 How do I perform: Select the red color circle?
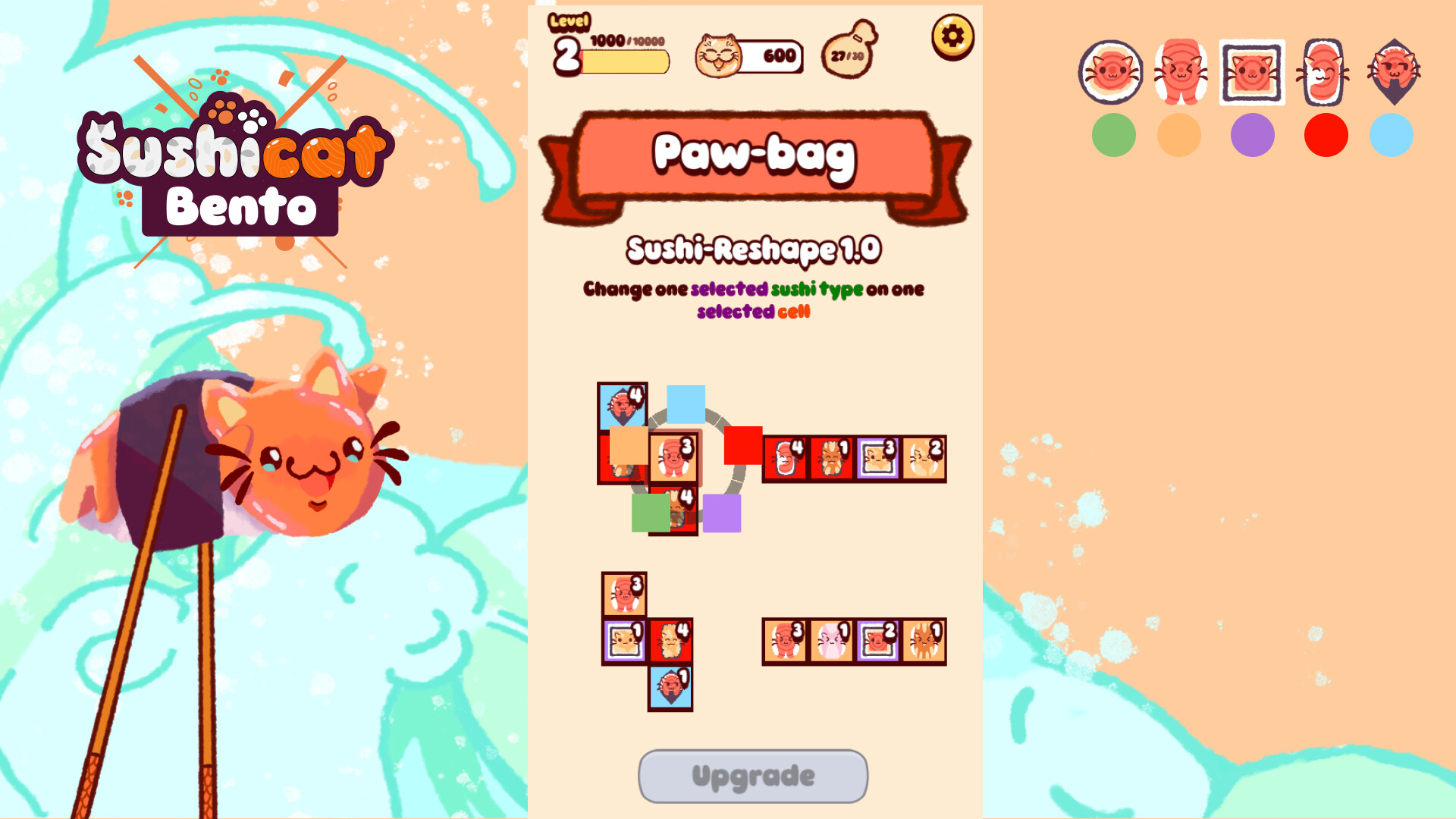(x=1326, y=135)
